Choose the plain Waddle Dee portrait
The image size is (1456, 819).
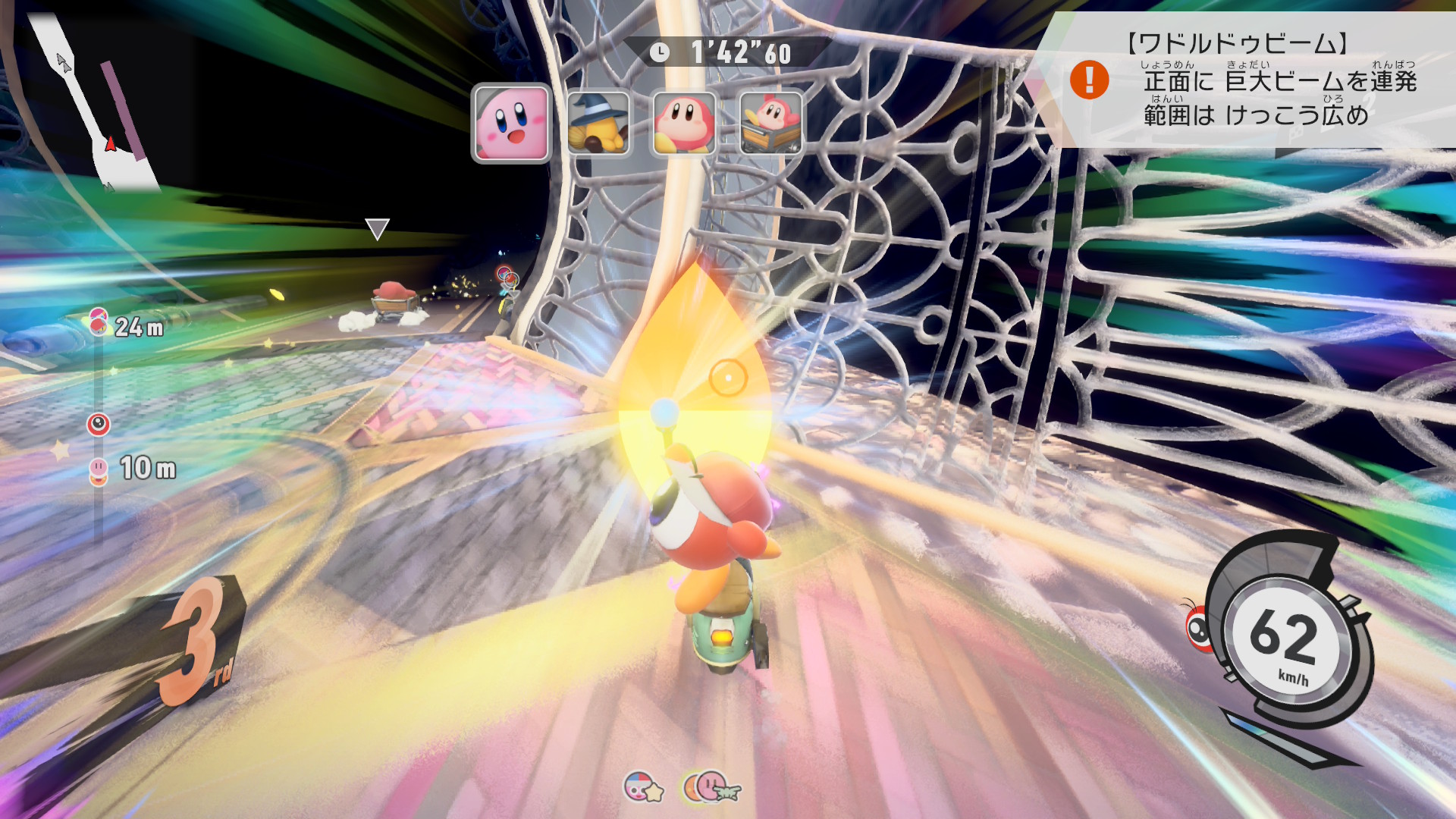point(683,123)
